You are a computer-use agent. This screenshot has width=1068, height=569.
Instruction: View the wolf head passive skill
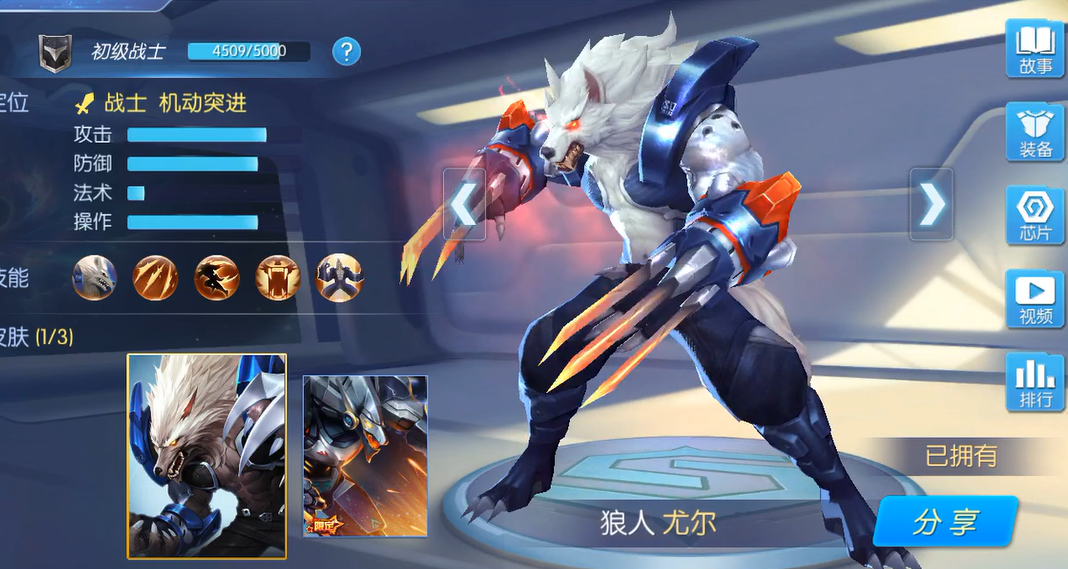pos(95,277)
